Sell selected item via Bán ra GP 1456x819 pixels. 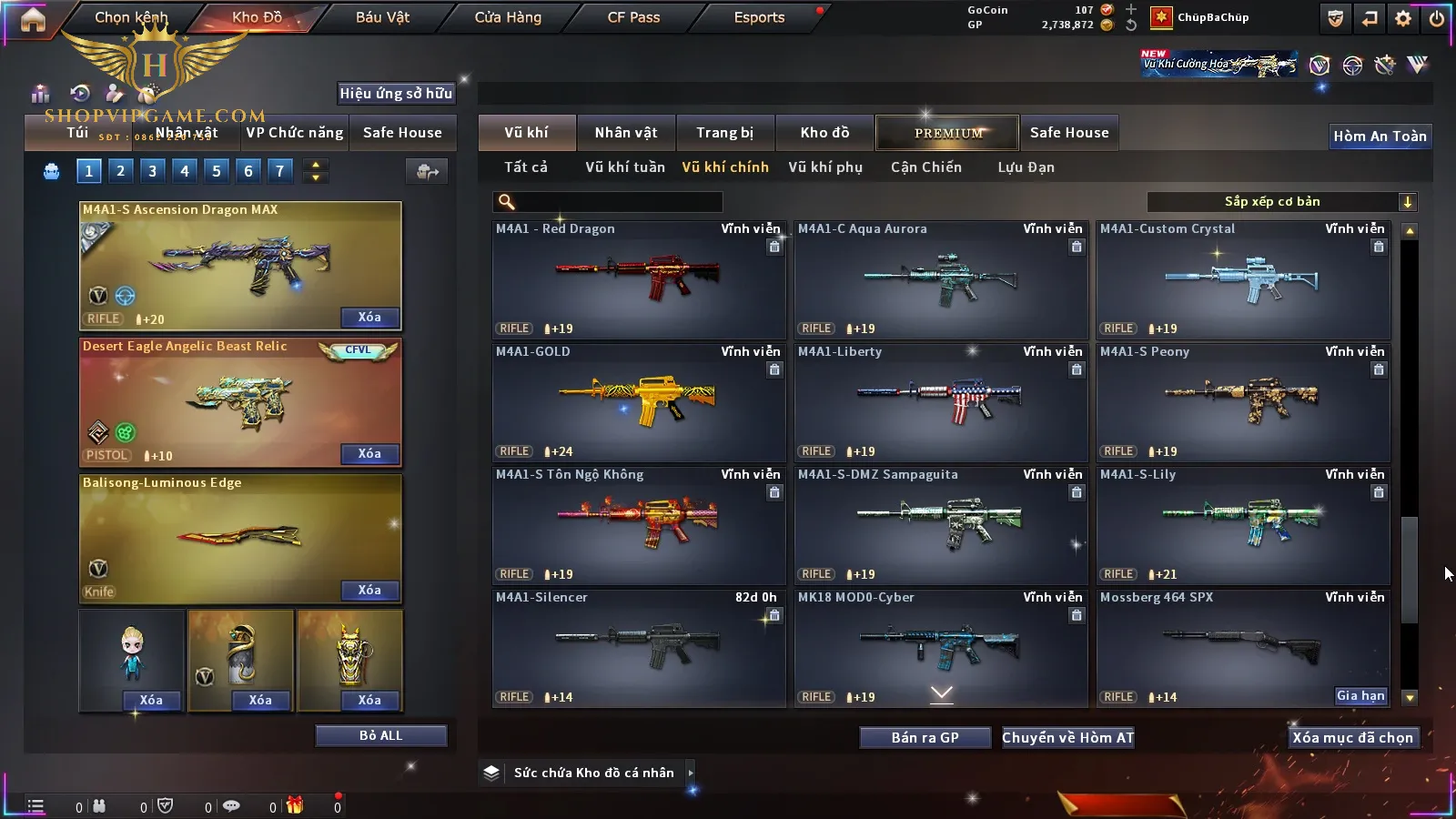925,738
